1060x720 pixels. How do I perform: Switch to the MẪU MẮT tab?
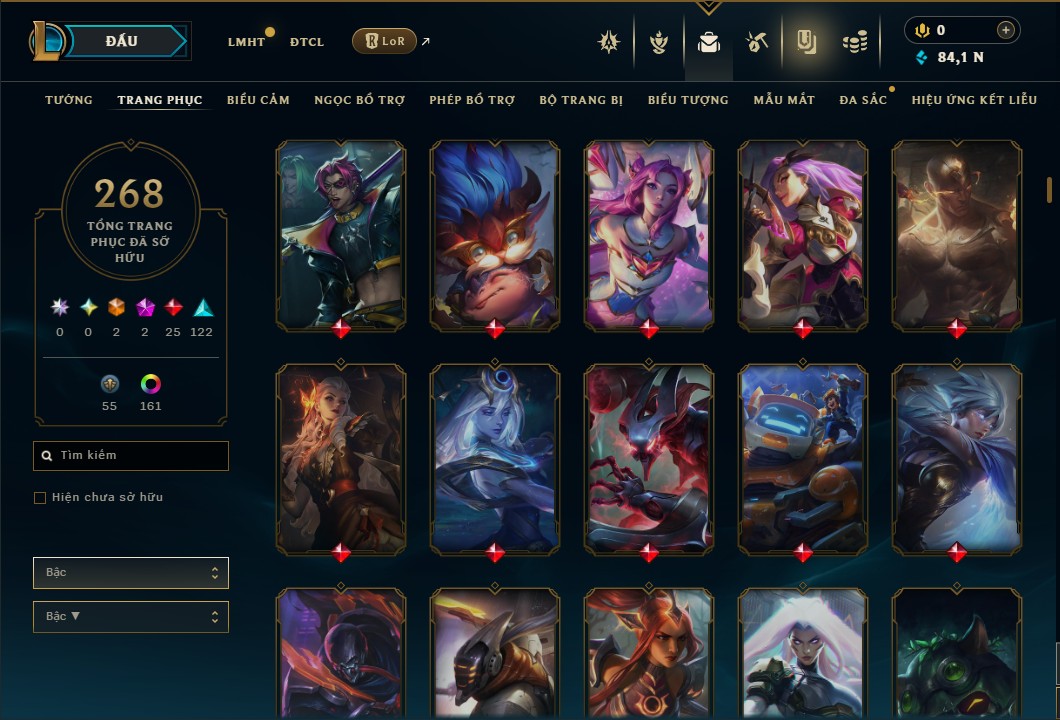784,100
